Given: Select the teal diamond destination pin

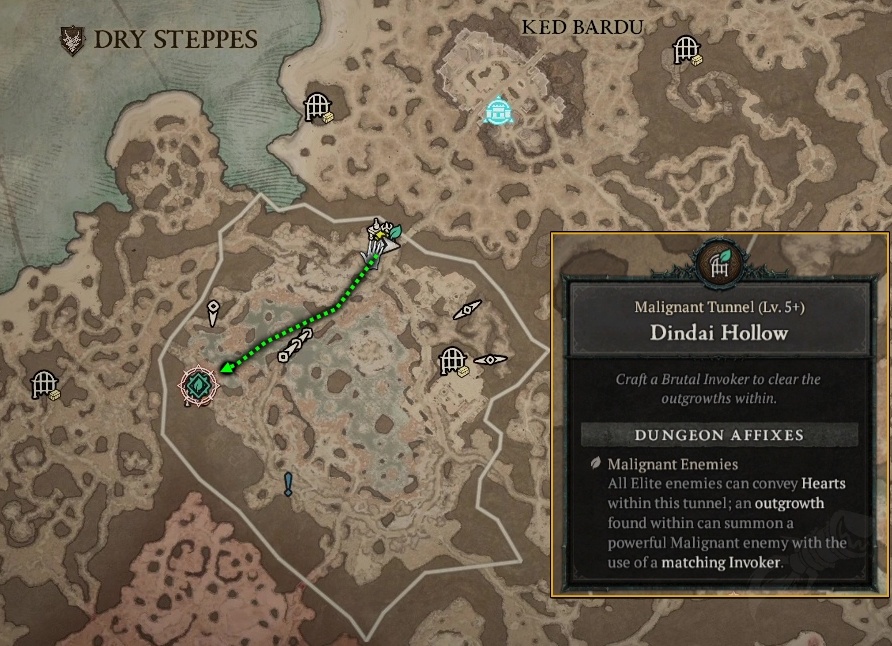Looking at the screenshot, I should tap(198, 383).
